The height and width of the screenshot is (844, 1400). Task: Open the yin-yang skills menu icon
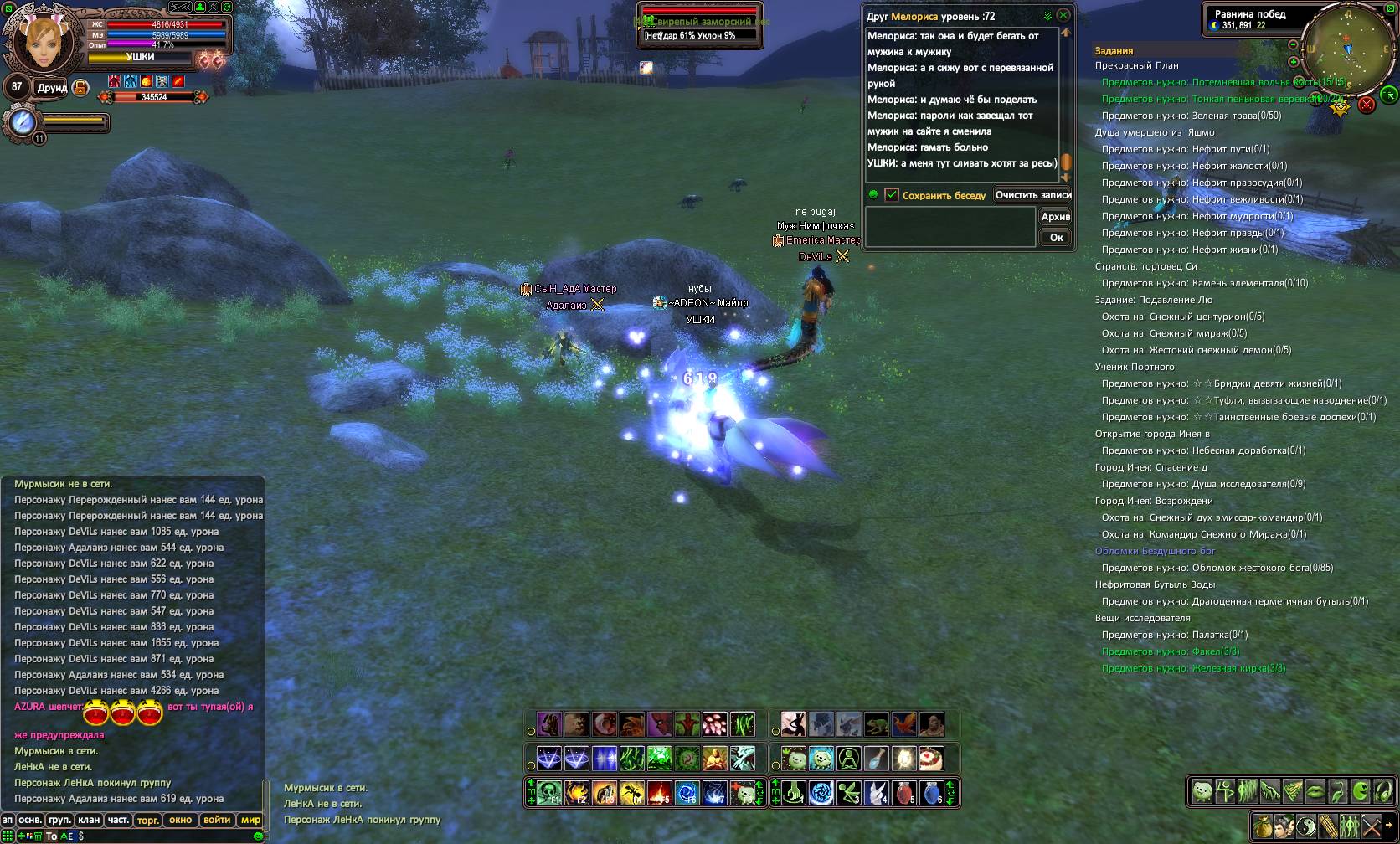(1306, 826)
